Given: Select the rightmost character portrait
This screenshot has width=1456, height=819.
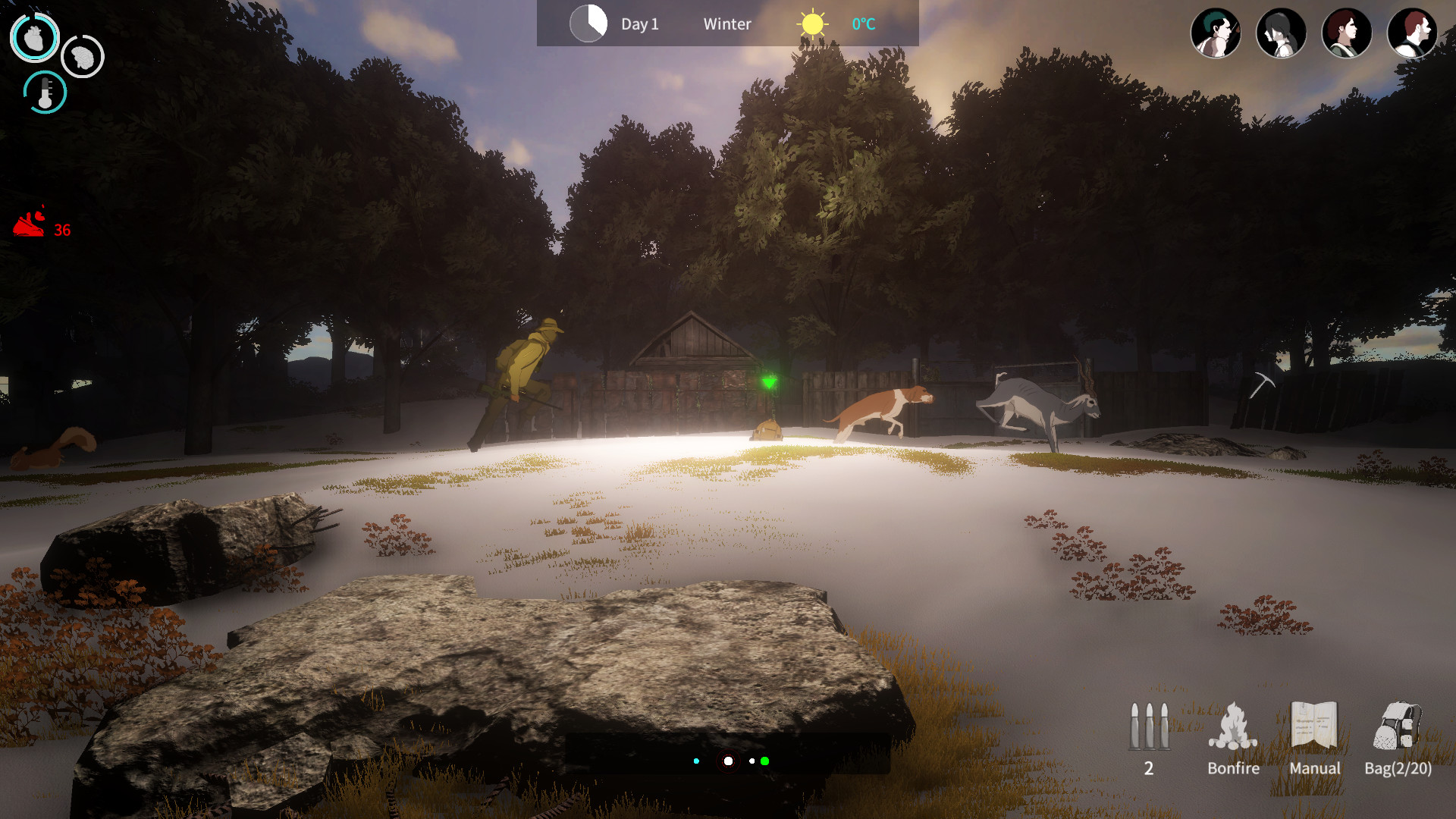Looking at the screenshot, I should coord(1412,33).
